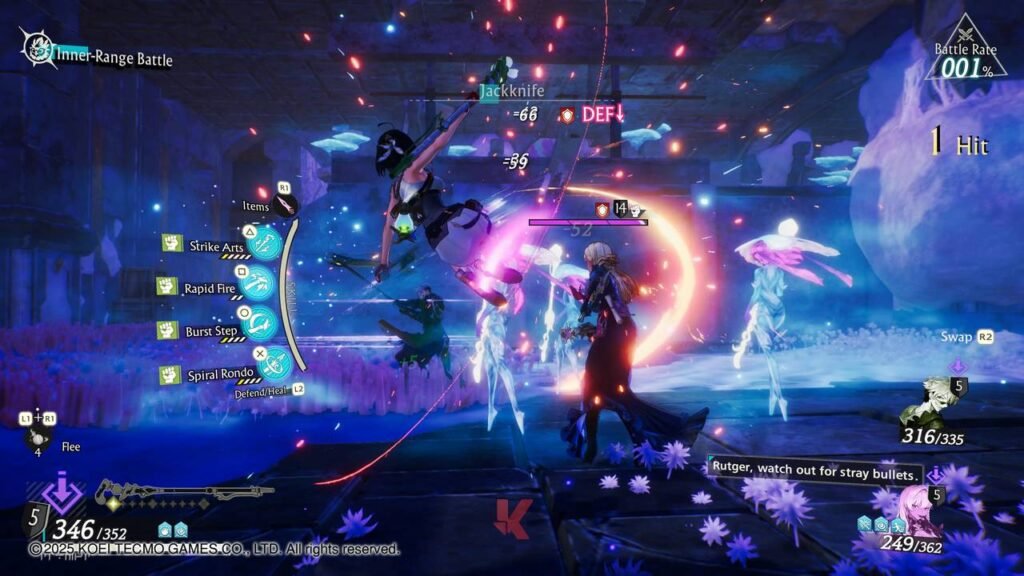Activate the Strike Arts skill icon
The image size is (1024, 576).
coord(265,245)
